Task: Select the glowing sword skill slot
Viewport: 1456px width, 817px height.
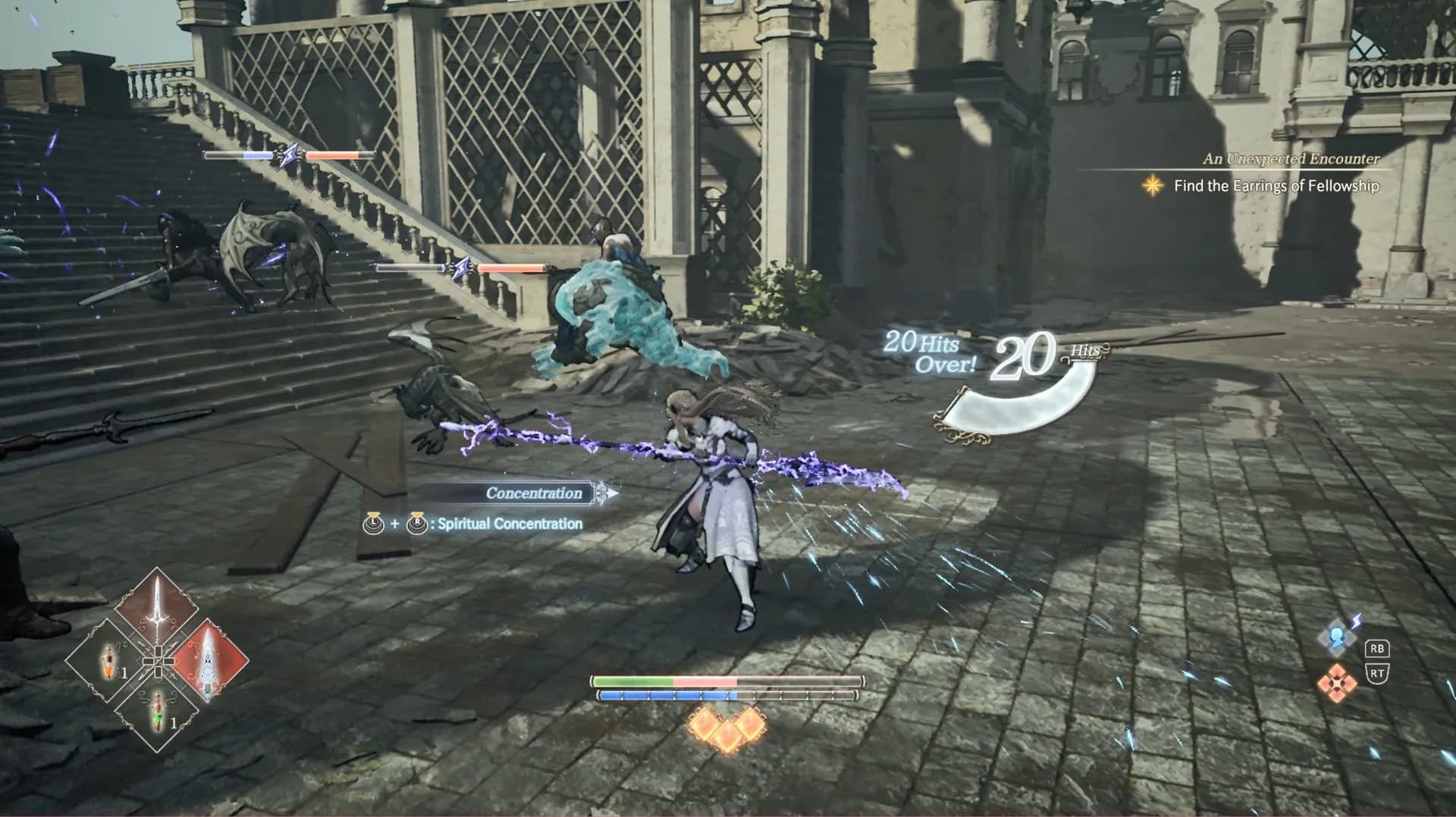Action: tap(157, 609)
